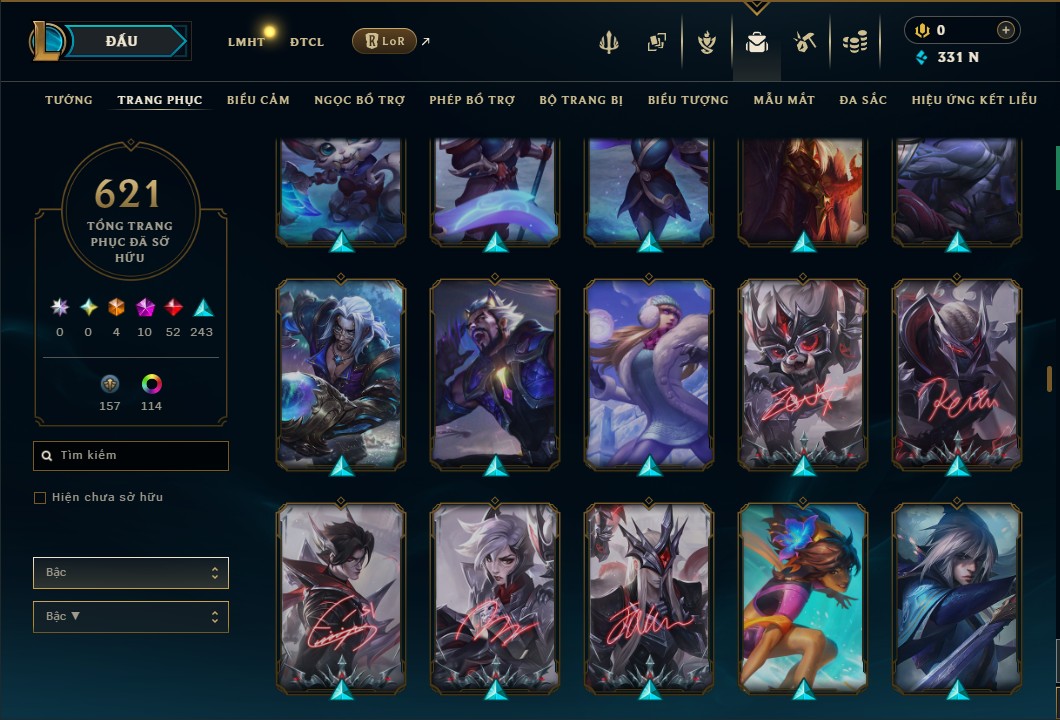Switch to the ĐTCL game mode

point(307,42)
